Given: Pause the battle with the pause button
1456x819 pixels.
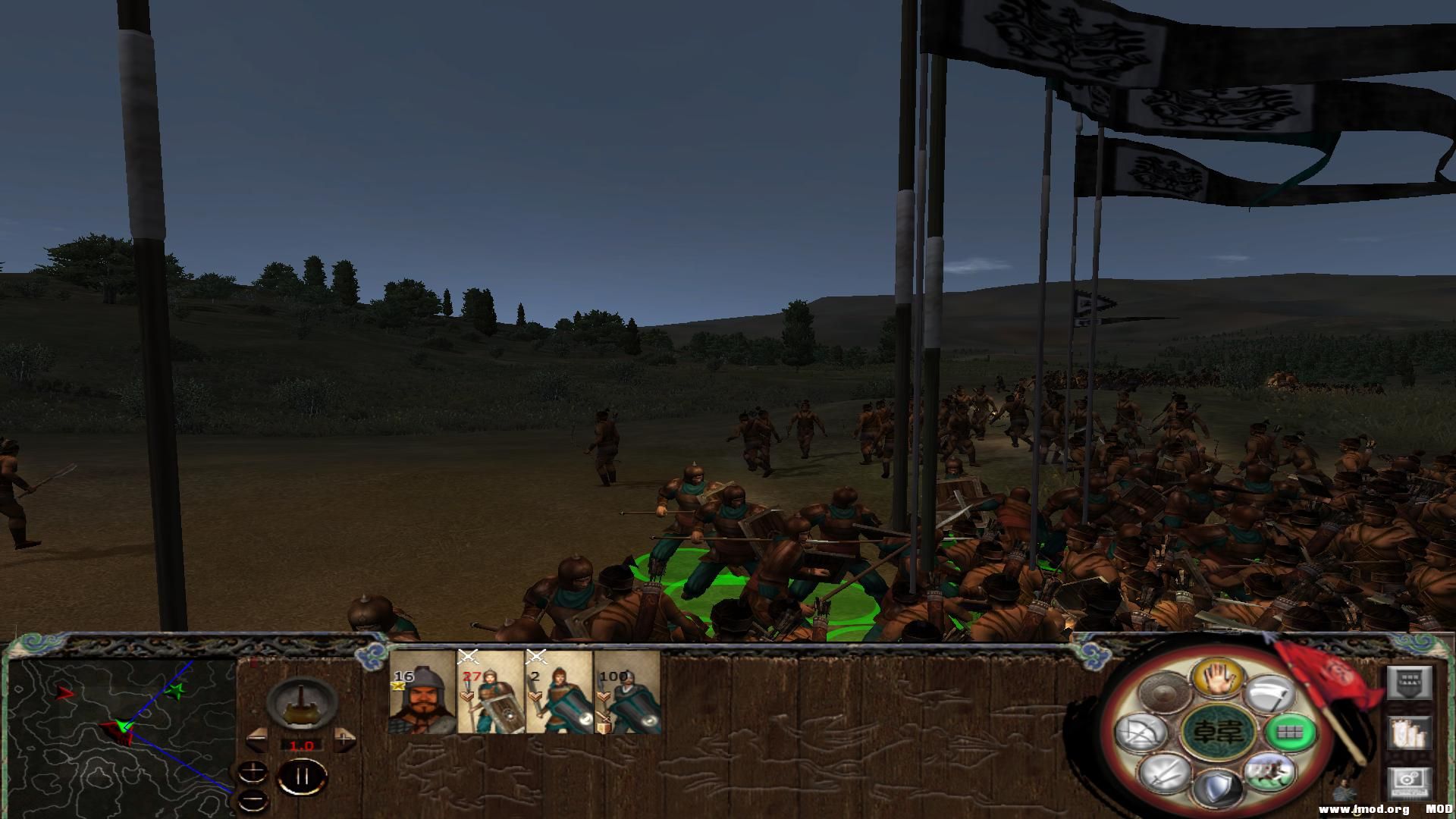Looking at the screenshot, I should coord(302,777).
